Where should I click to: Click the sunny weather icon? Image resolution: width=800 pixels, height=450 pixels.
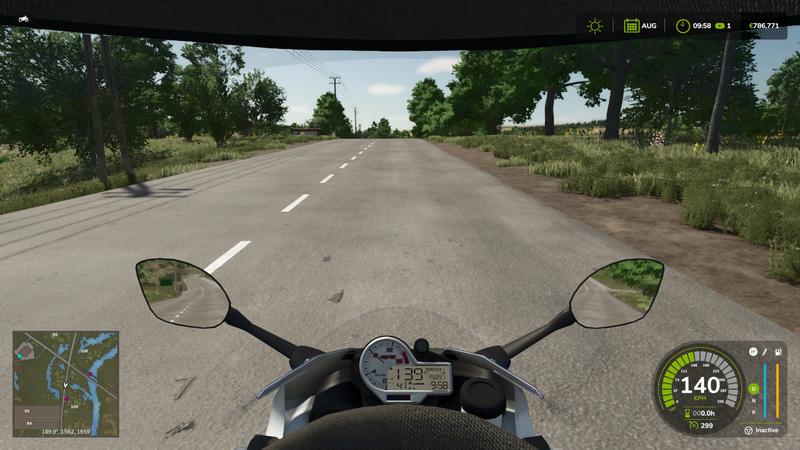(595, 26)
